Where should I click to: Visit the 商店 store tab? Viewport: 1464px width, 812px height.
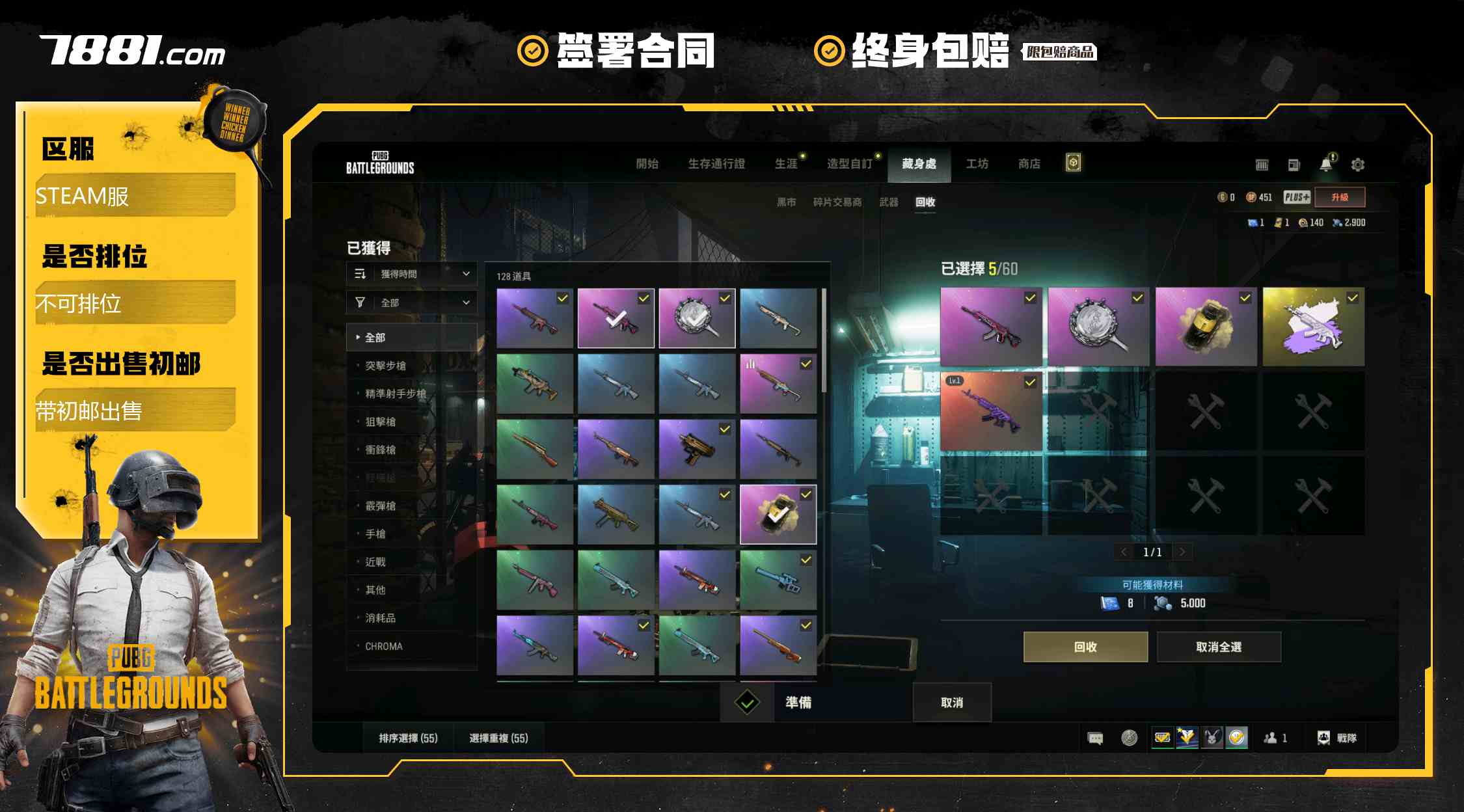click(1029, 164)
